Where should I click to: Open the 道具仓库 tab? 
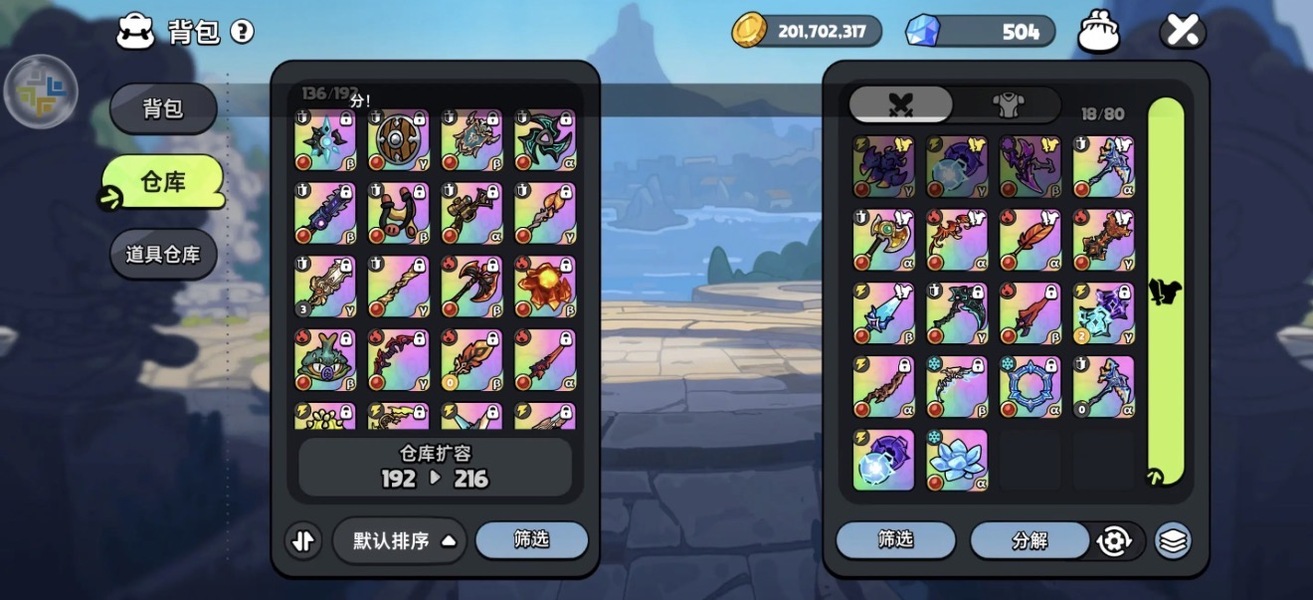click(163, 254)
